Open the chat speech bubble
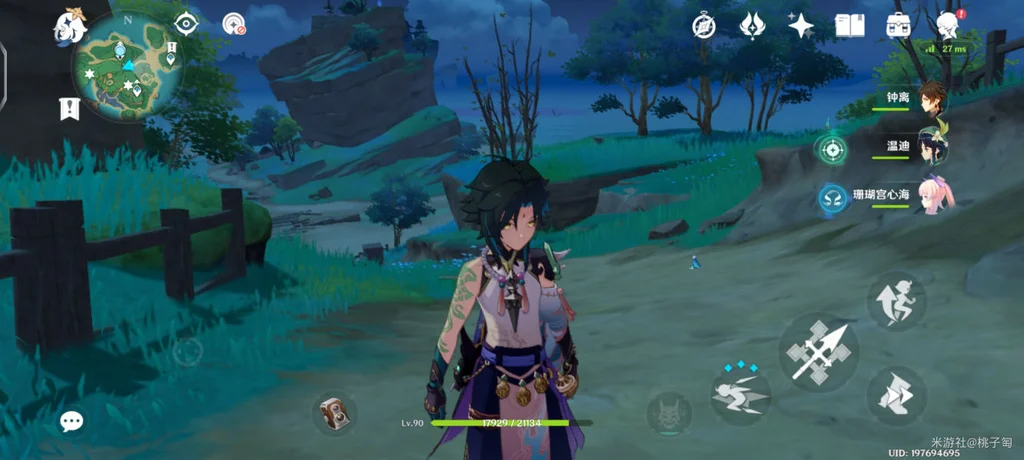Image resolution: width=1024 pixels, height=460 pixels. point(71,421)
